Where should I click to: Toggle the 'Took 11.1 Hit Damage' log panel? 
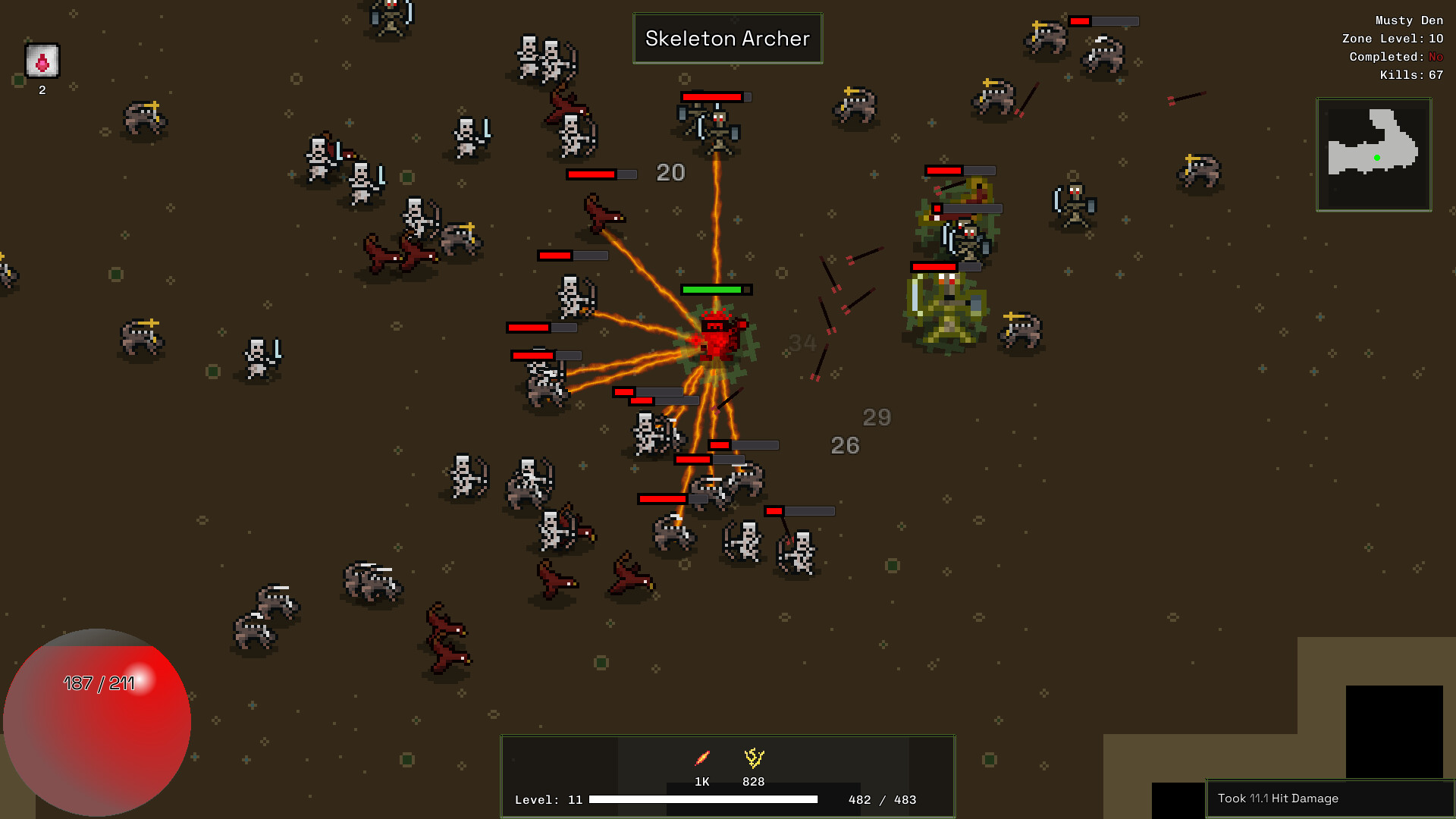point(1327,798)
